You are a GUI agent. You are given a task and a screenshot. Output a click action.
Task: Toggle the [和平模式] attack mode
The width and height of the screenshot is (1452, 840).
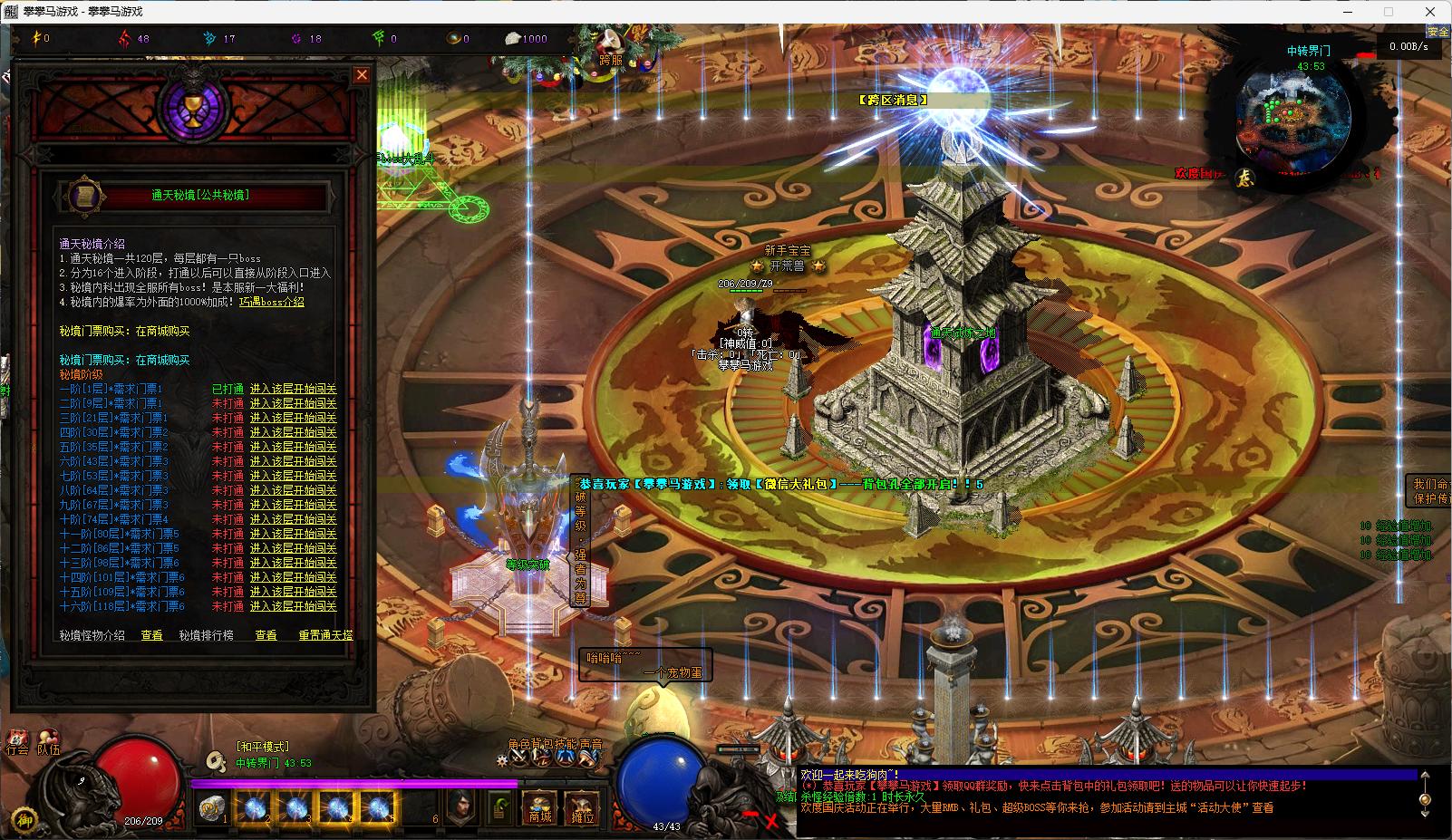pos(263,747)
